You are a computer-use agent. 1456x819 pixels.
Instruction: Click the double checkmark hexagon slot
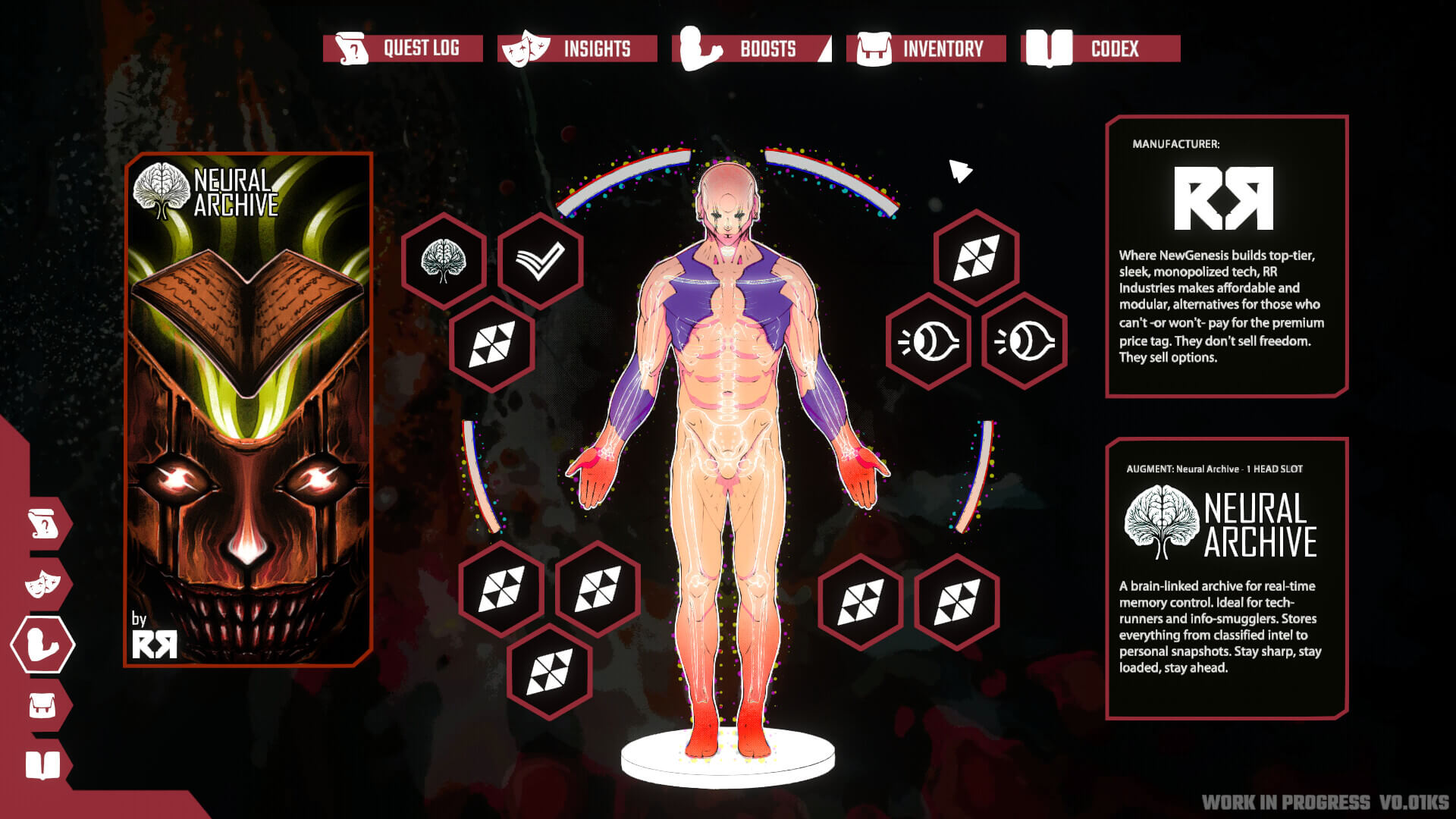540,261
